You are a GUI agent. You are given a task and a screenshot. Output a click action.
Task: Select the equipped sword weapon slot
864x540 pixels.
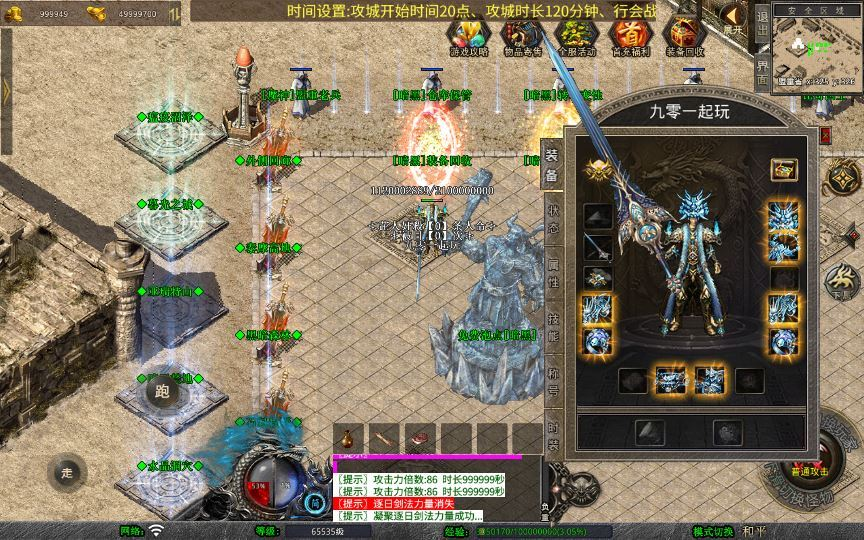tap(599, 248)
